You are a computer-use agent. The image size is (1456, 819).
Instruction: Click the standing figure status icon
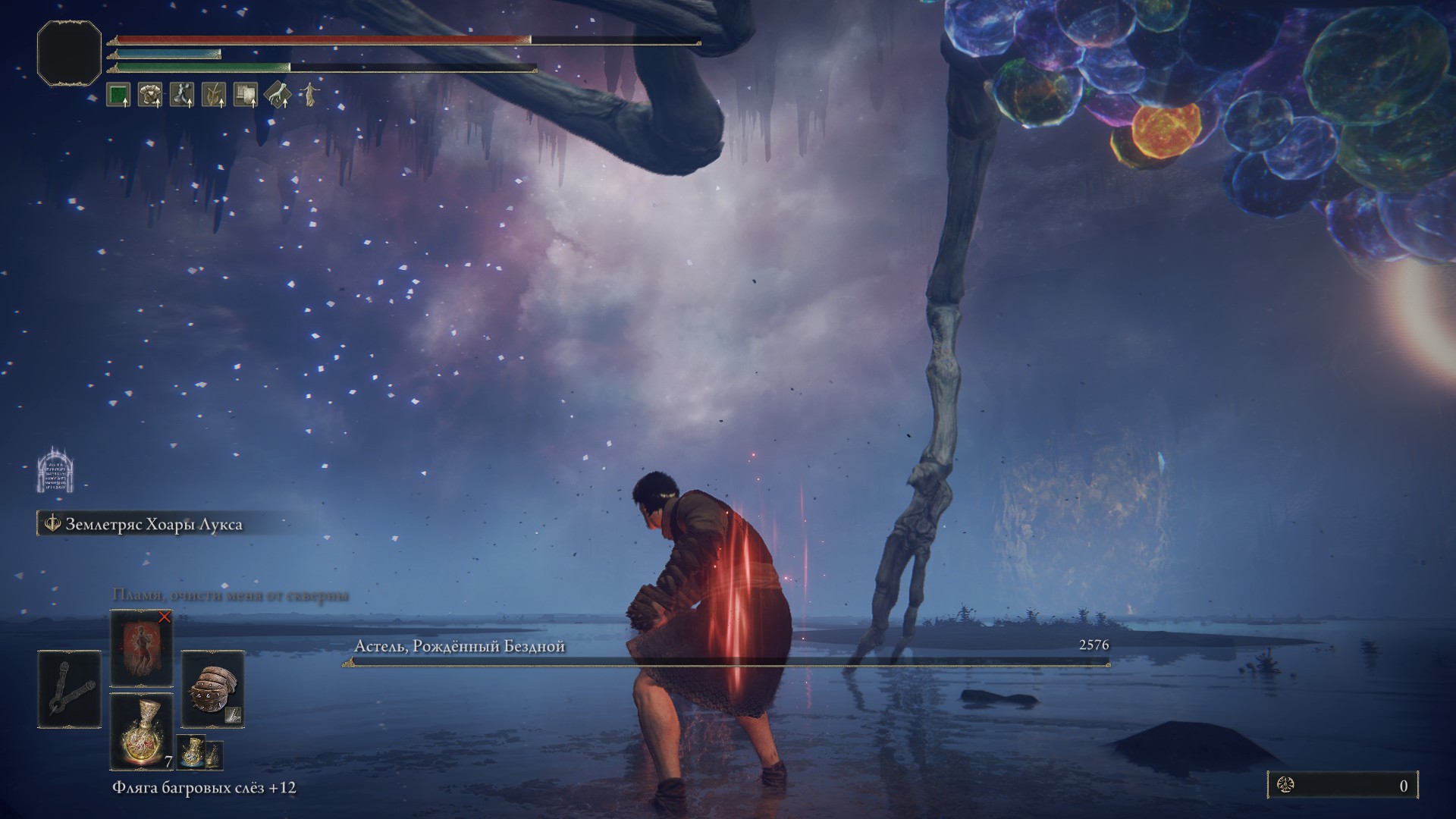(x=309, y=95)
